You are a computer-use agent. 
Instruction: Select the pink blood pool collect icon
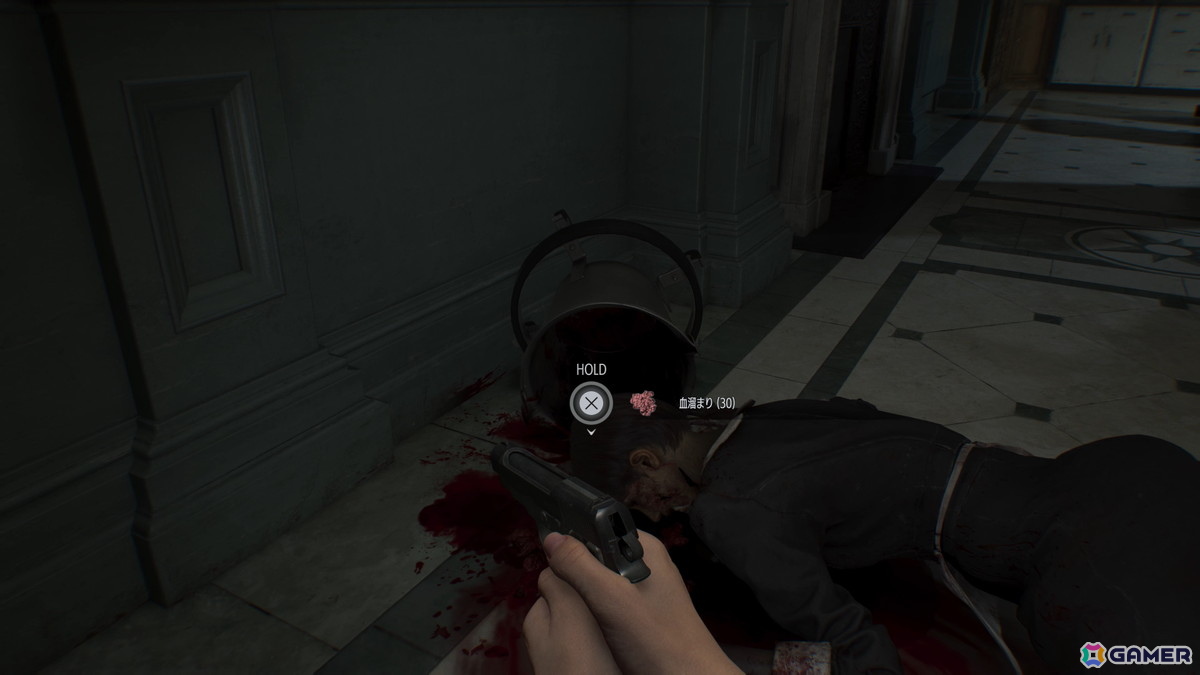642,402
